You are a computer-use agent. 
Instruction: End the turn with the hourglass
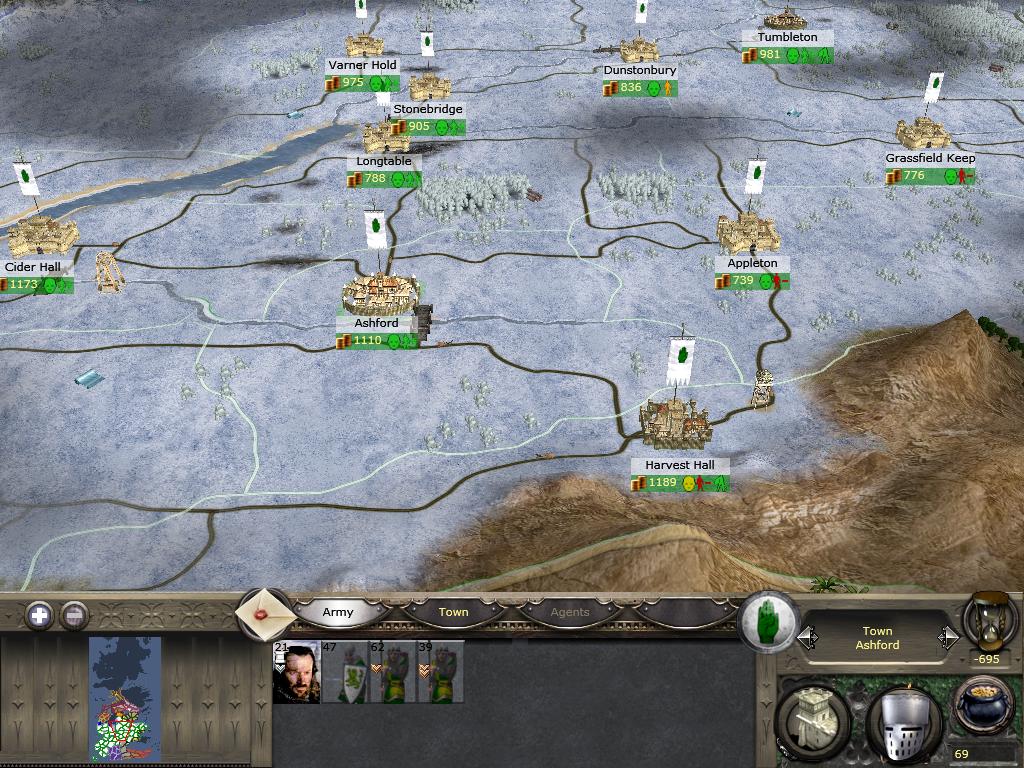(989, 620)
